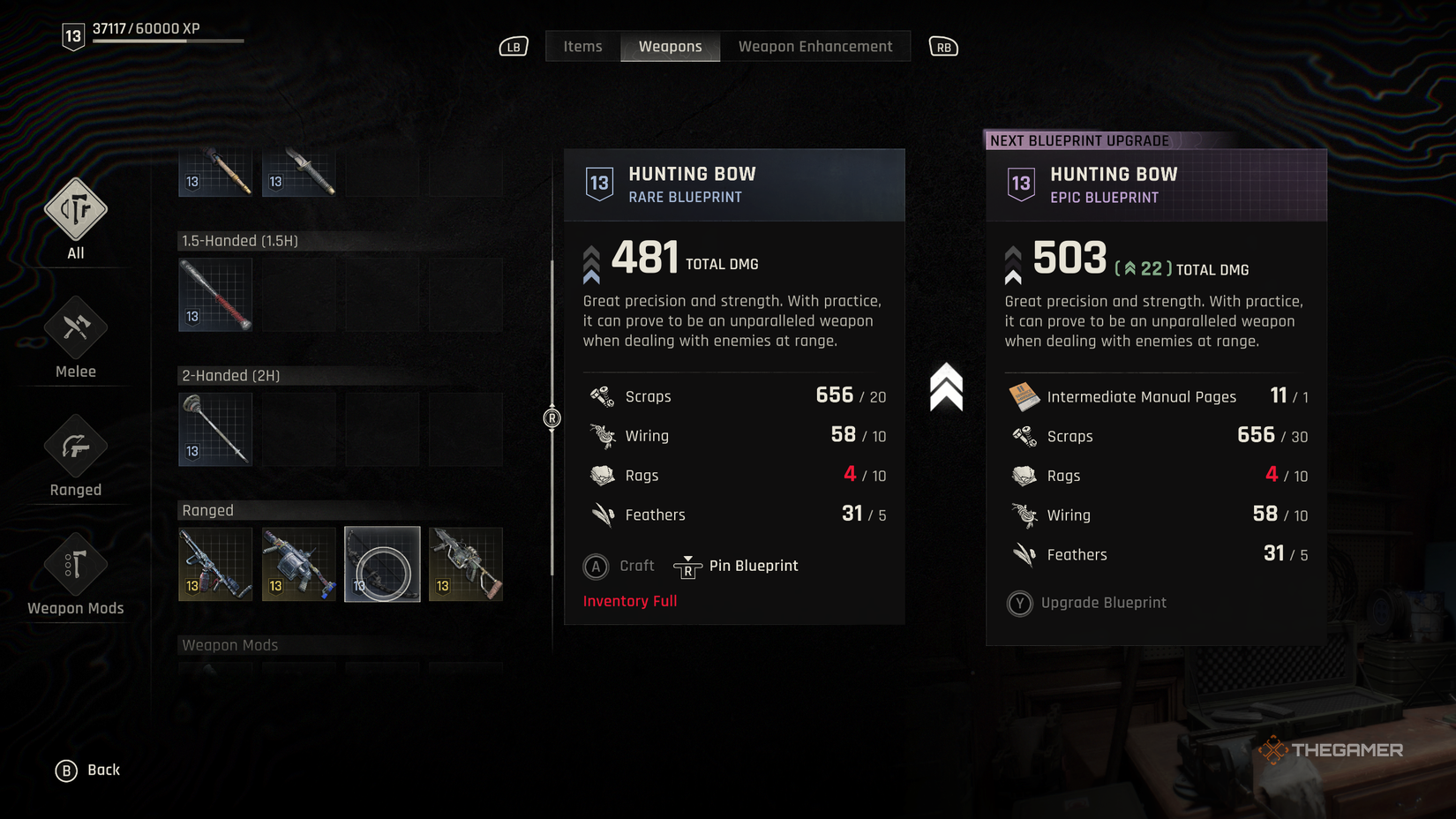Select the circular blueprint thumbnail under Ranged

pos(381,563)
